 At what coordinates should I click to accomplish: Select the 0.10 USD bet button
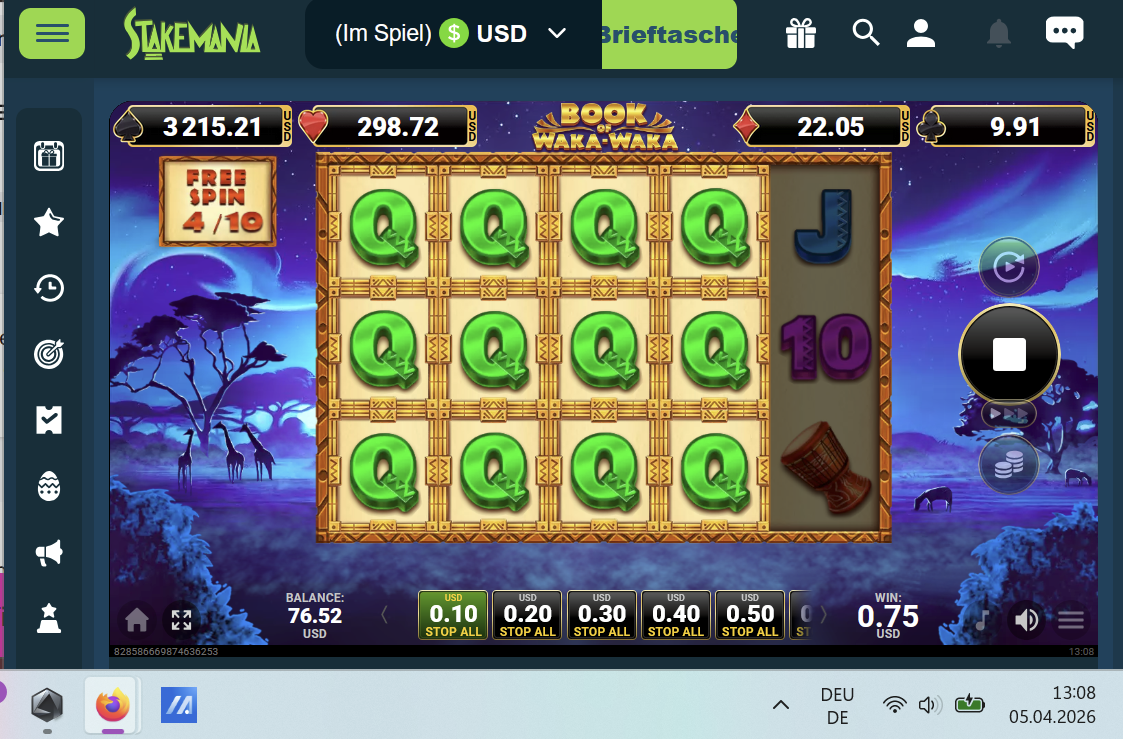pos(453,615)
